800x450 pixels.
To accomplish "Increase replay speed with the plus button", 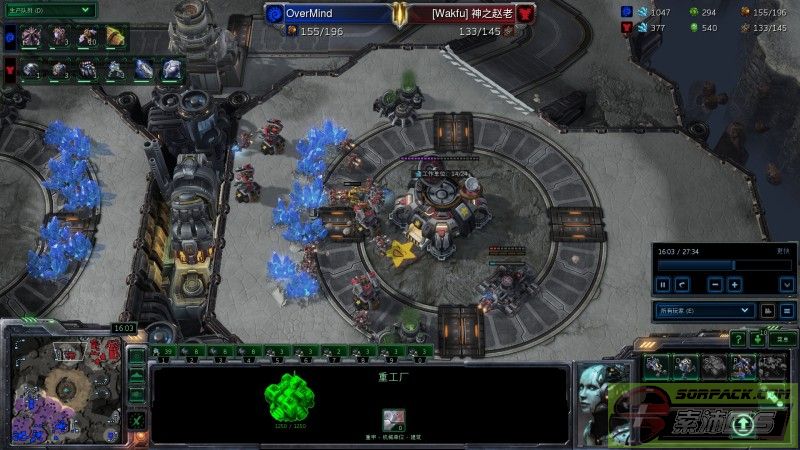I will click(x=735, y=284).
